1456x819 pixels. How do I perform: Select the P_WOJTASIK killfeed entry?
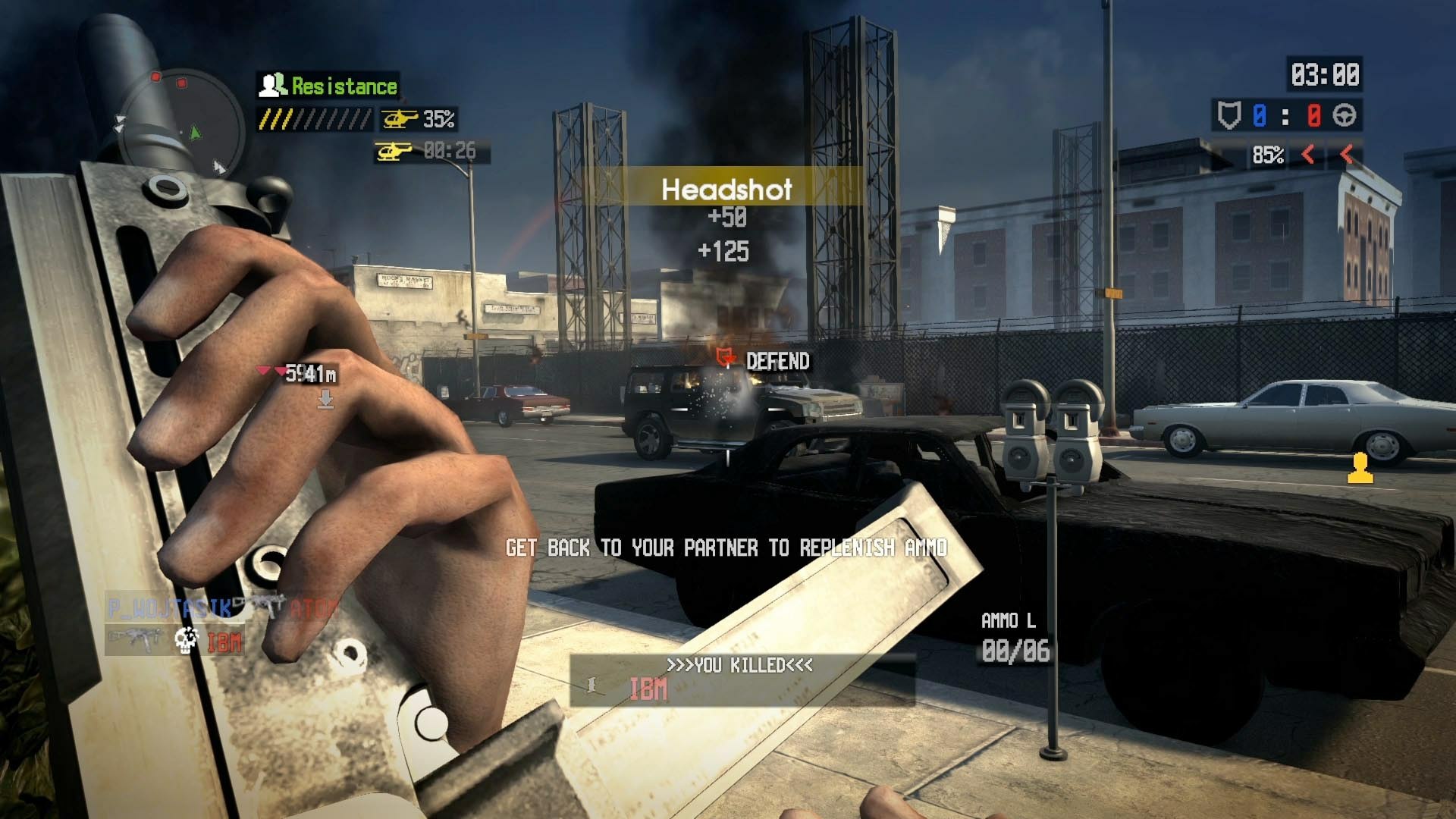(167, 607)
